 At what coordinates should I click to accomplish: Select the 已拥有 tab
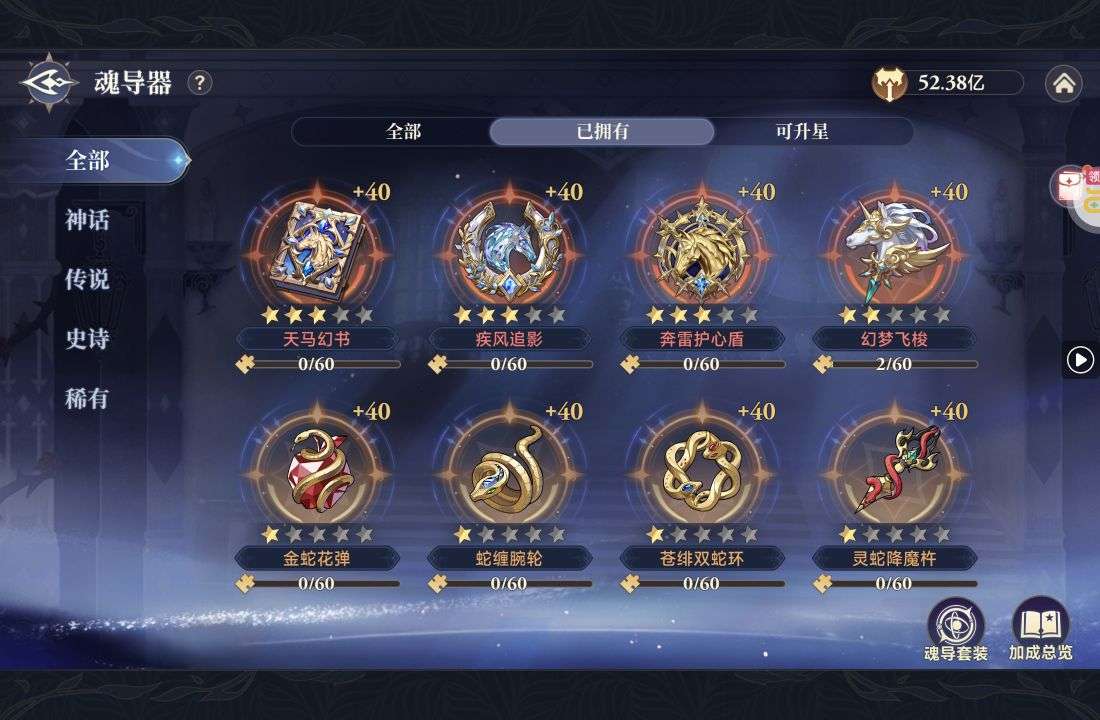[602, 132]
